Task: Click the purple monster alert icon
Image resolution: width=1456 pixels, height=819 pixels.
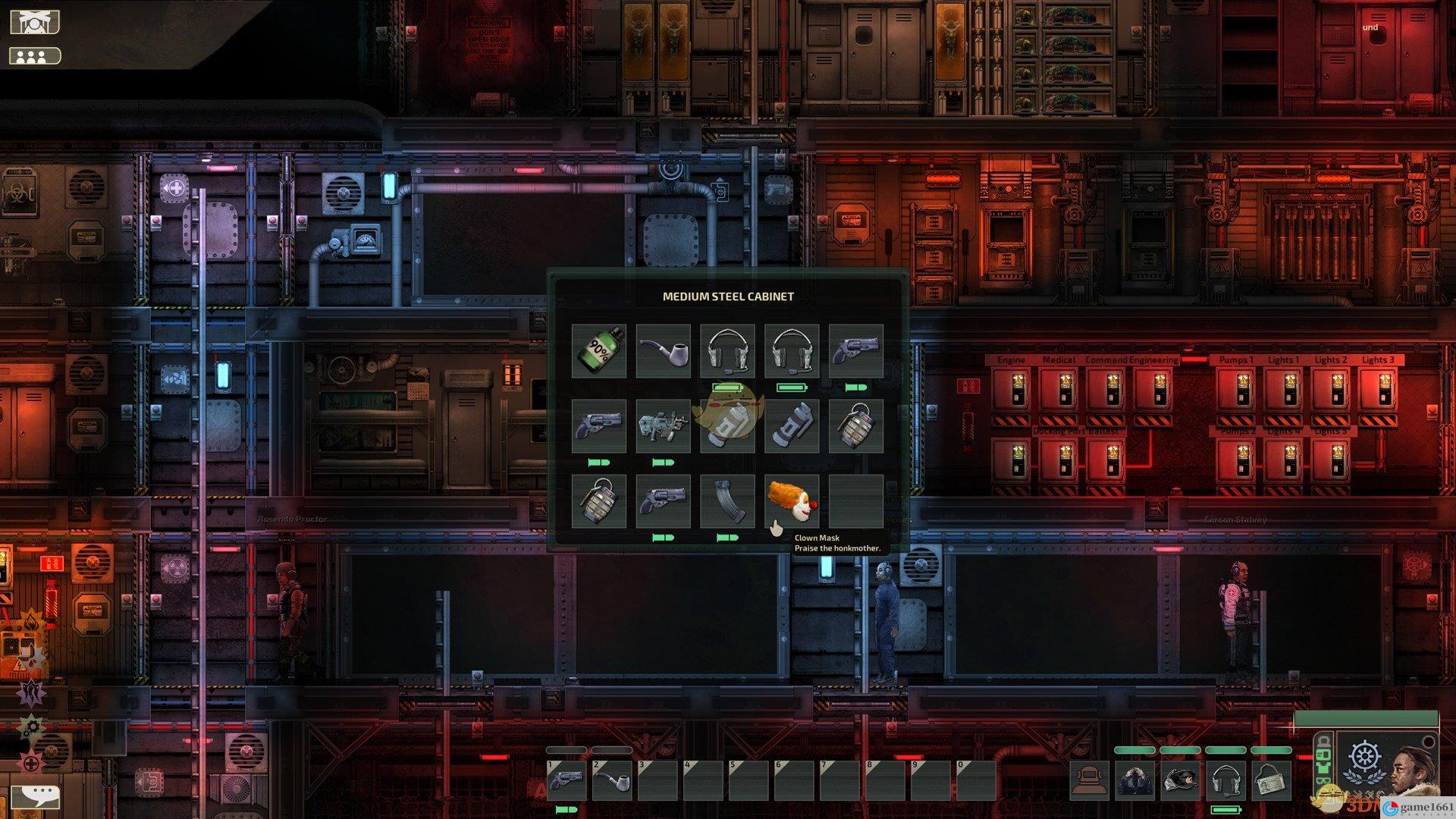Action: pyautogui.click(x=32, y=692)
